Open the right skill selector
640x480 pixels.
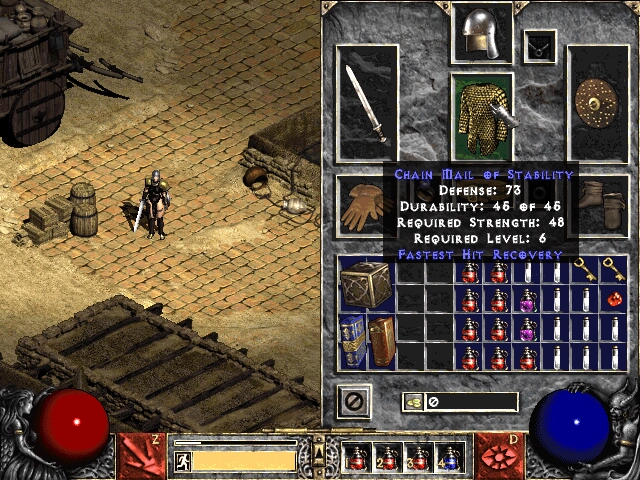pyautogui.click(x=499, y=454)
